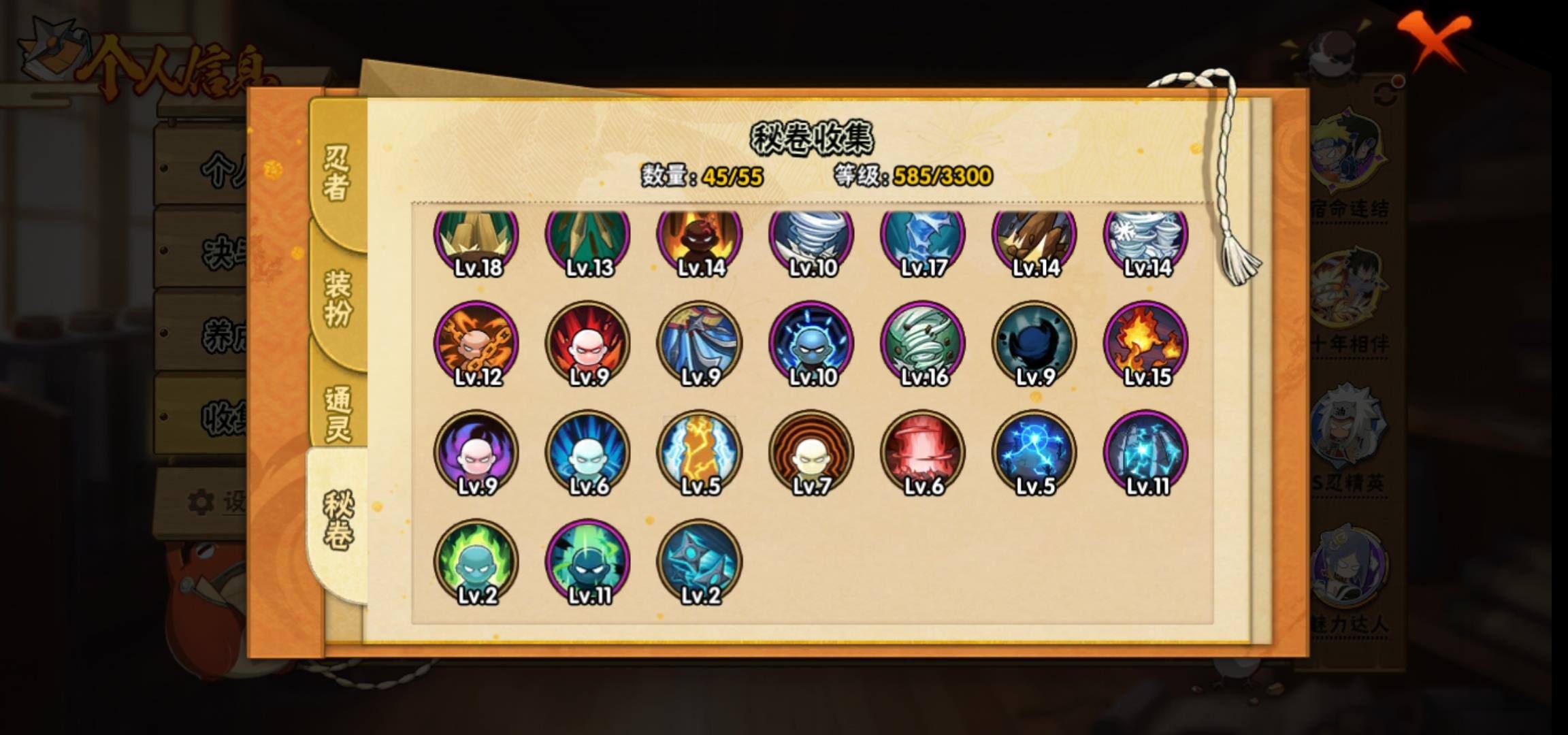Select the 通灵 tab
Viewport: 1568px width, 735px height.
point(337,414)
